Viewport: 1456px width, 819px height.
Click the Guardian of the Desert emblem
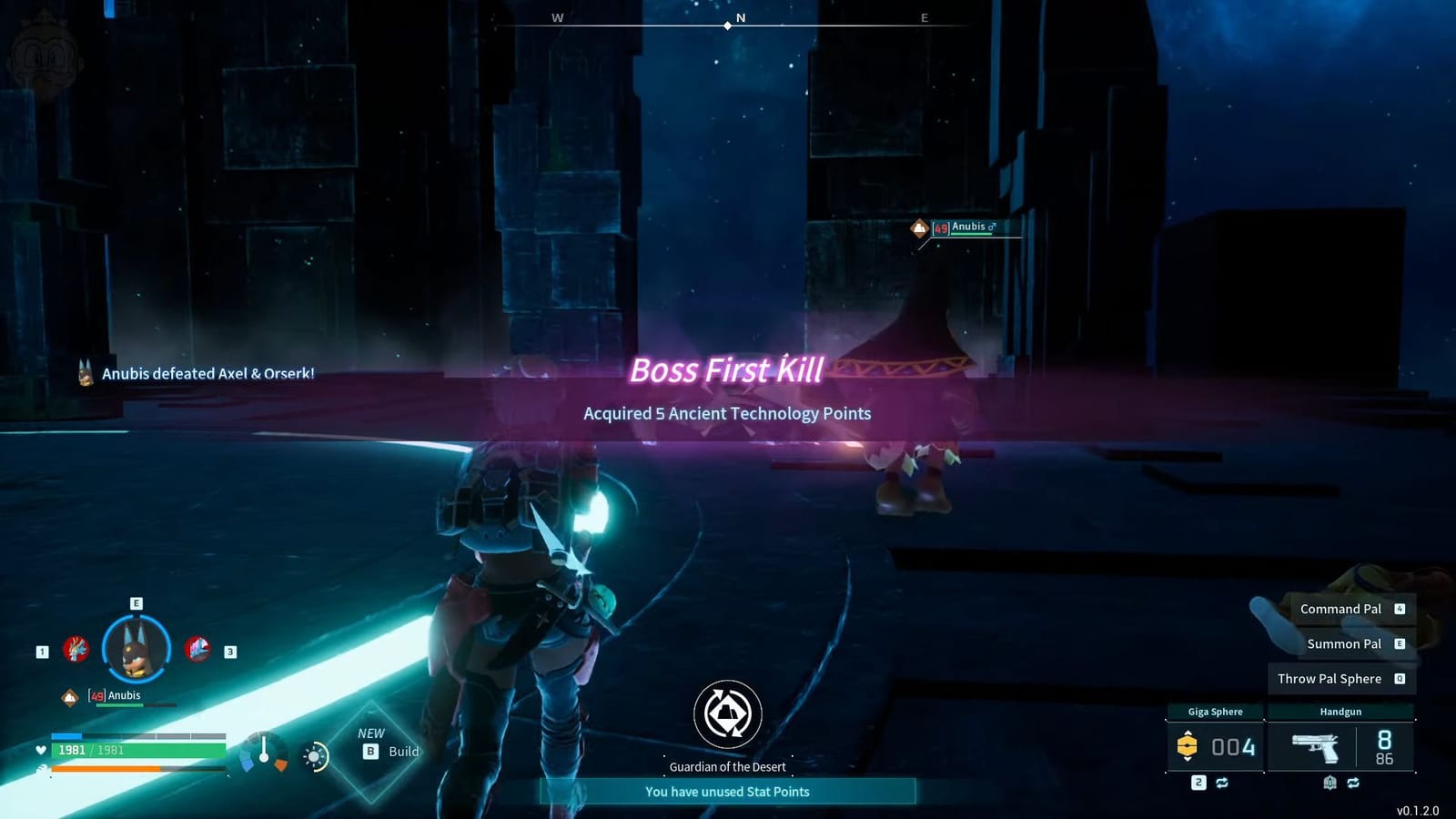(x=728, y=716)
